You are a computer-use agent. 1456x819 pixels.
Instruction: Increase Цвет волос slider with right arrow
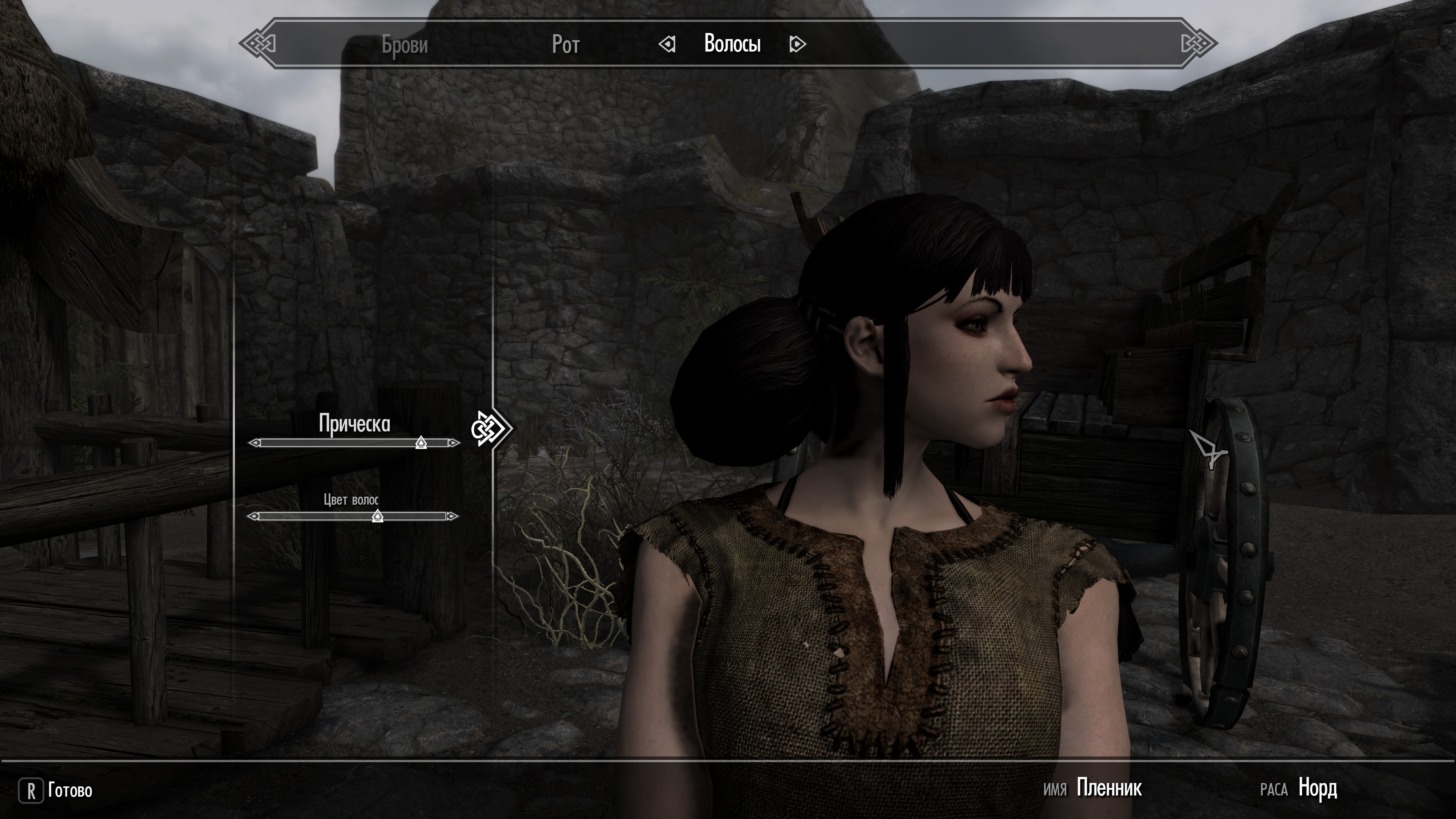(452, 516)
